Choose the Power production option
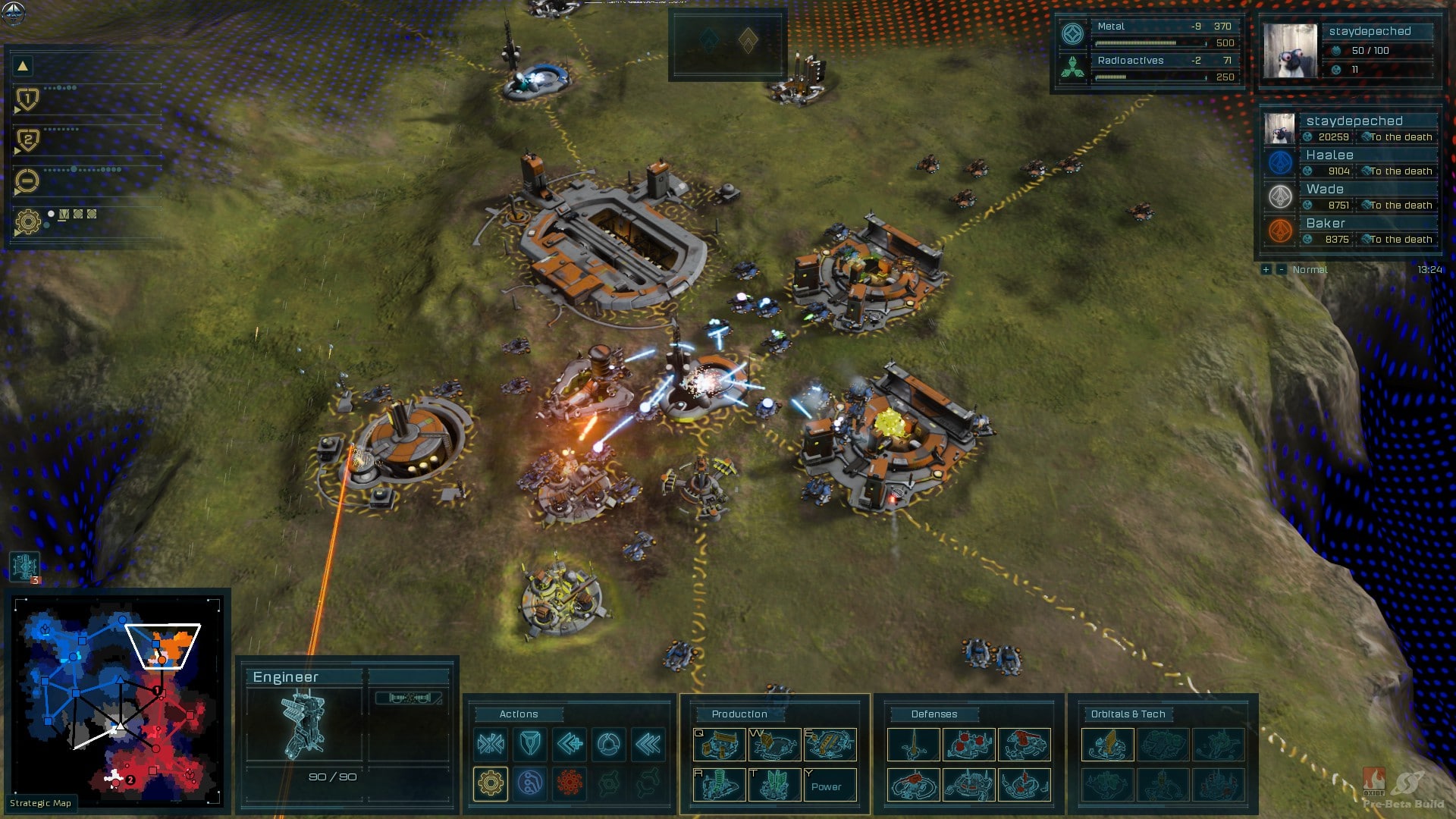 pyautogui.click(x=830, y=786)
